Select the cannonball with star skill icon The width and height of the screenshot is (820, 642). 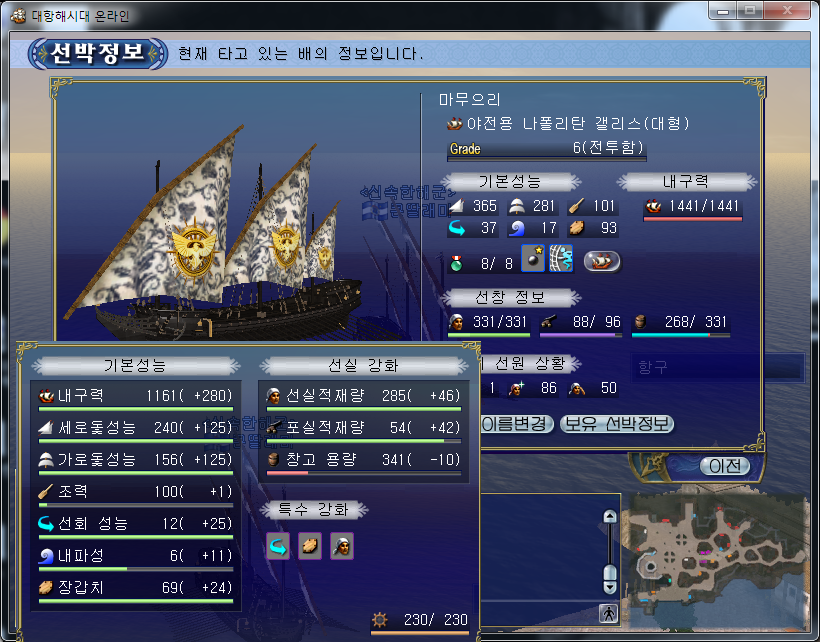point(533,260)
